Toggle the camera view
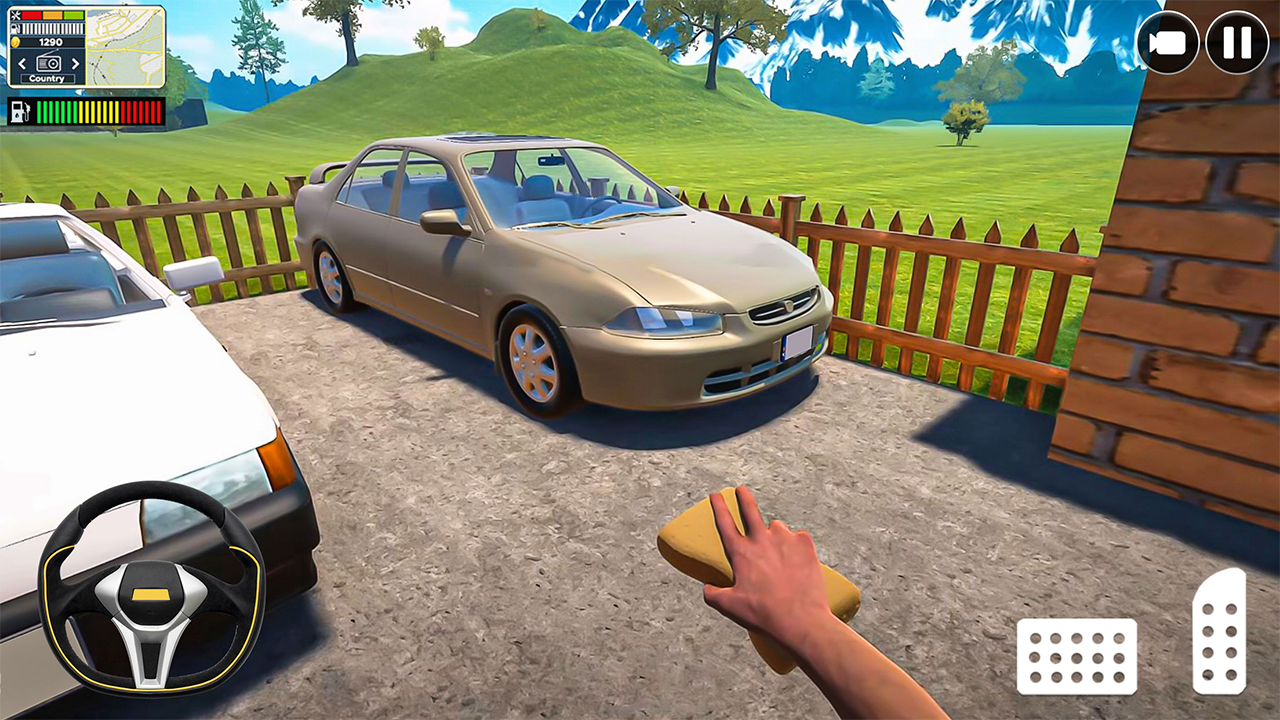Screen dimensions: 1280x720 tap(1168, 43)
